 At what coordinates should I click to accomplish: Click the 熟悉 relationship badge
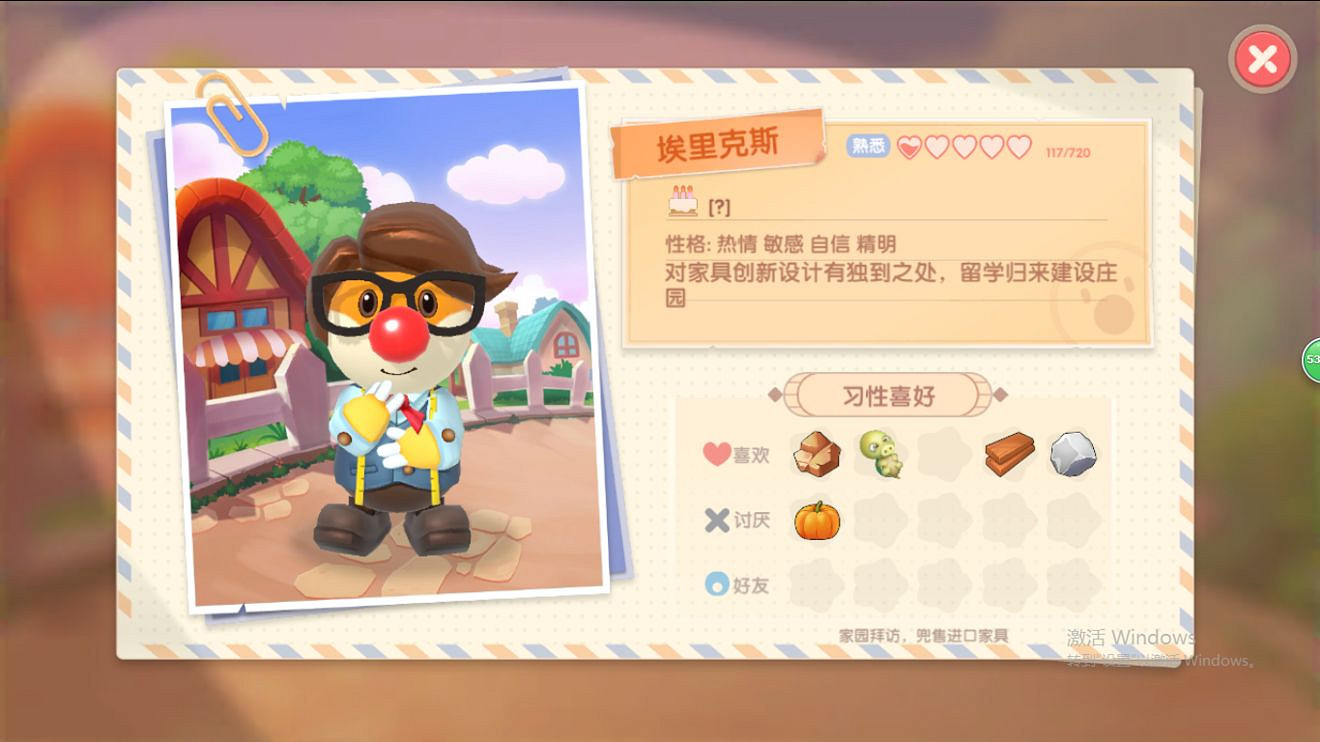point(867,145)
